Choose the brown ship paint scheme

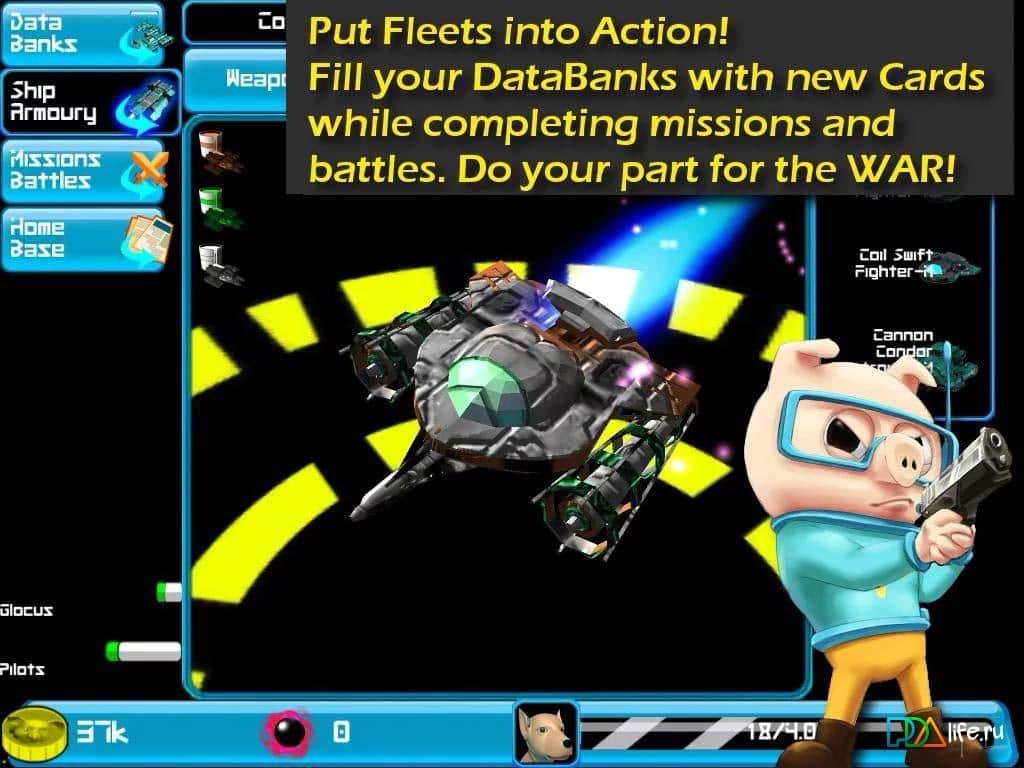[x=219, y=151]
